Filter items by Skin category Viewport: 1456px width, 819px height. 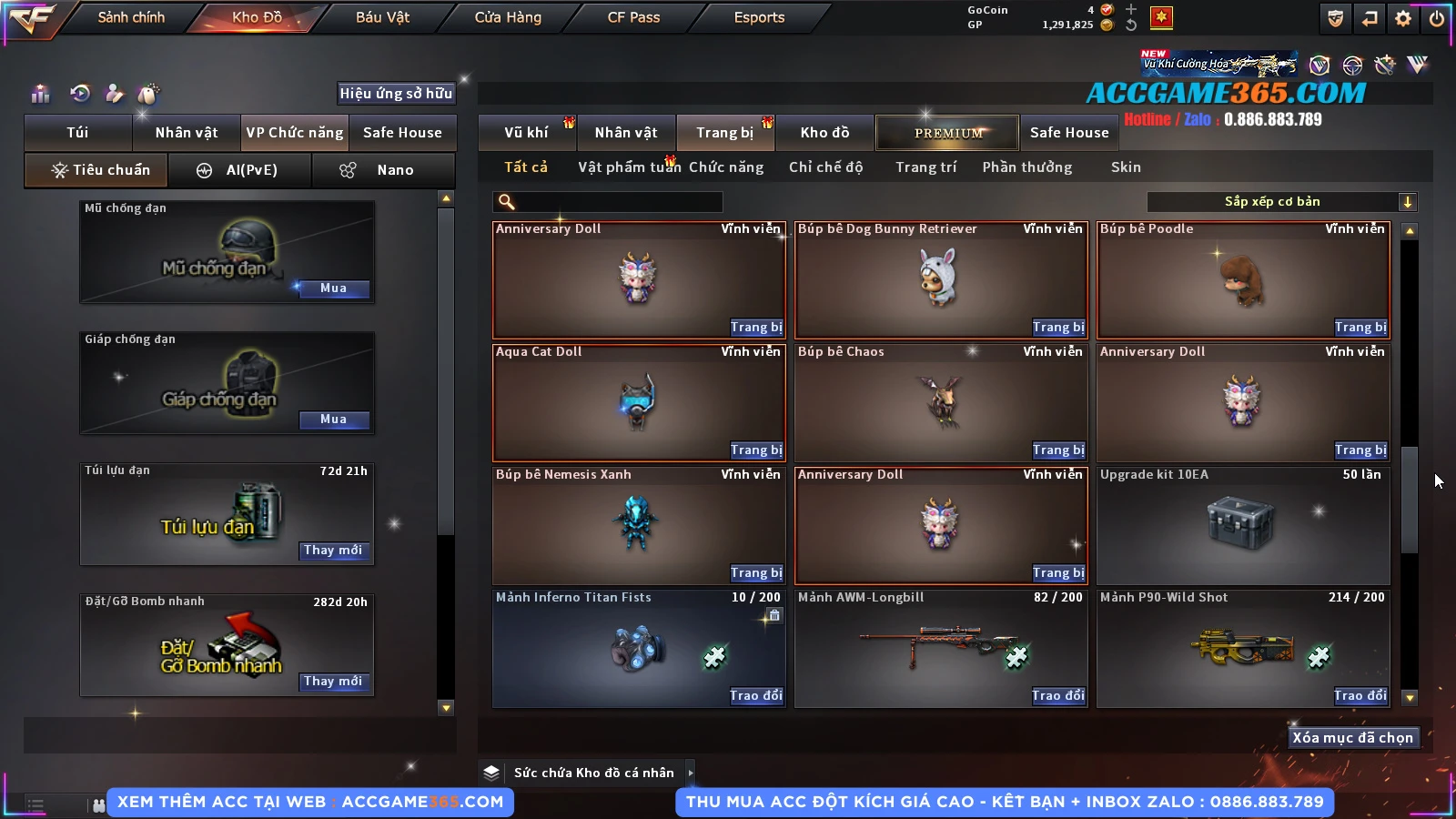tap(1126, 167)
